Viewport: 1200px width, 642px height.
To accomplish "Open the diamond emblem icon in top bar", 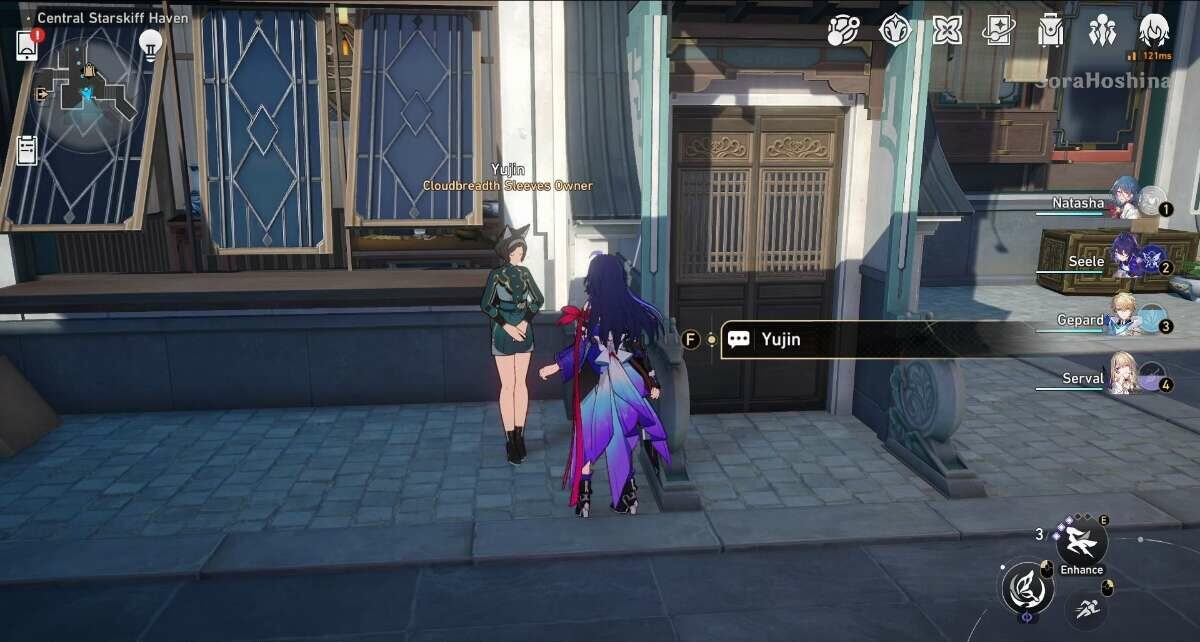I will pos(894,31).
